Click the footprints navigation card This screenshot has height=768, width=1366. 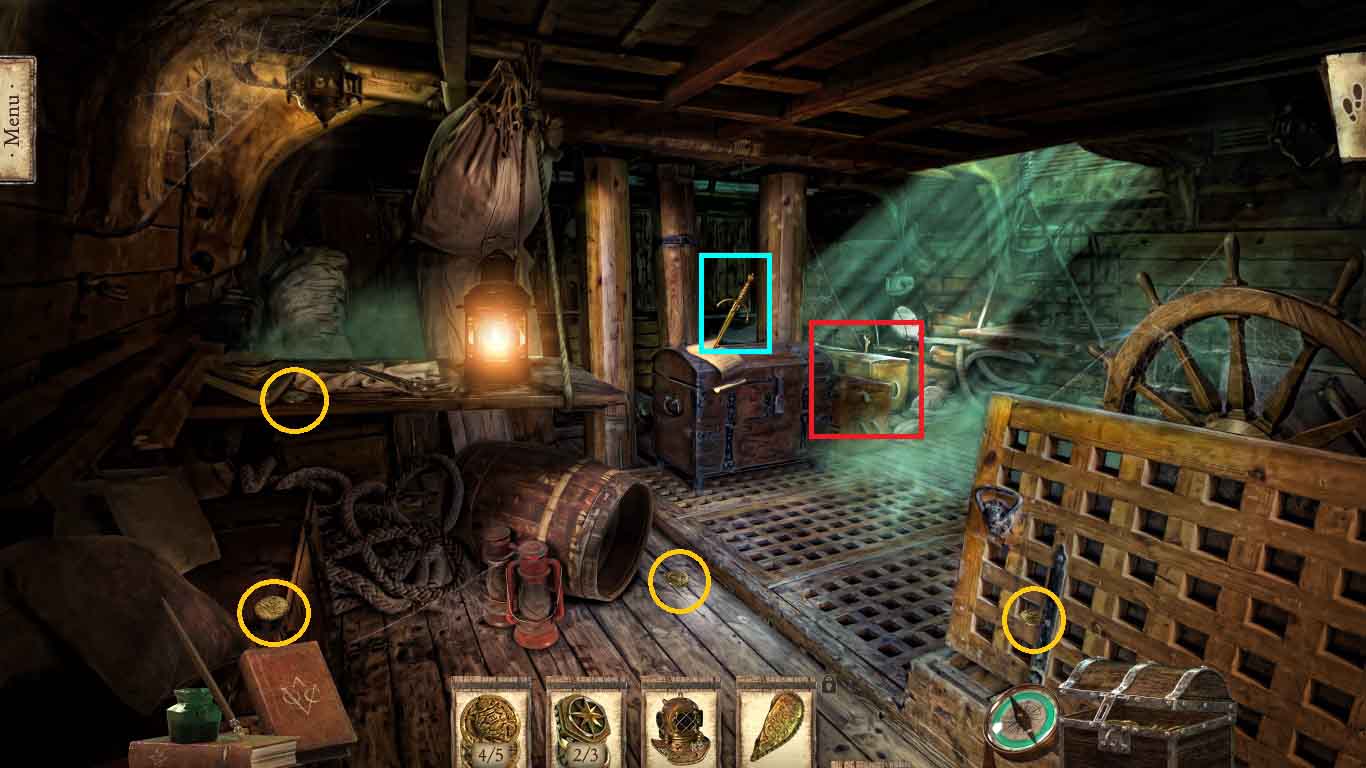1346,106
